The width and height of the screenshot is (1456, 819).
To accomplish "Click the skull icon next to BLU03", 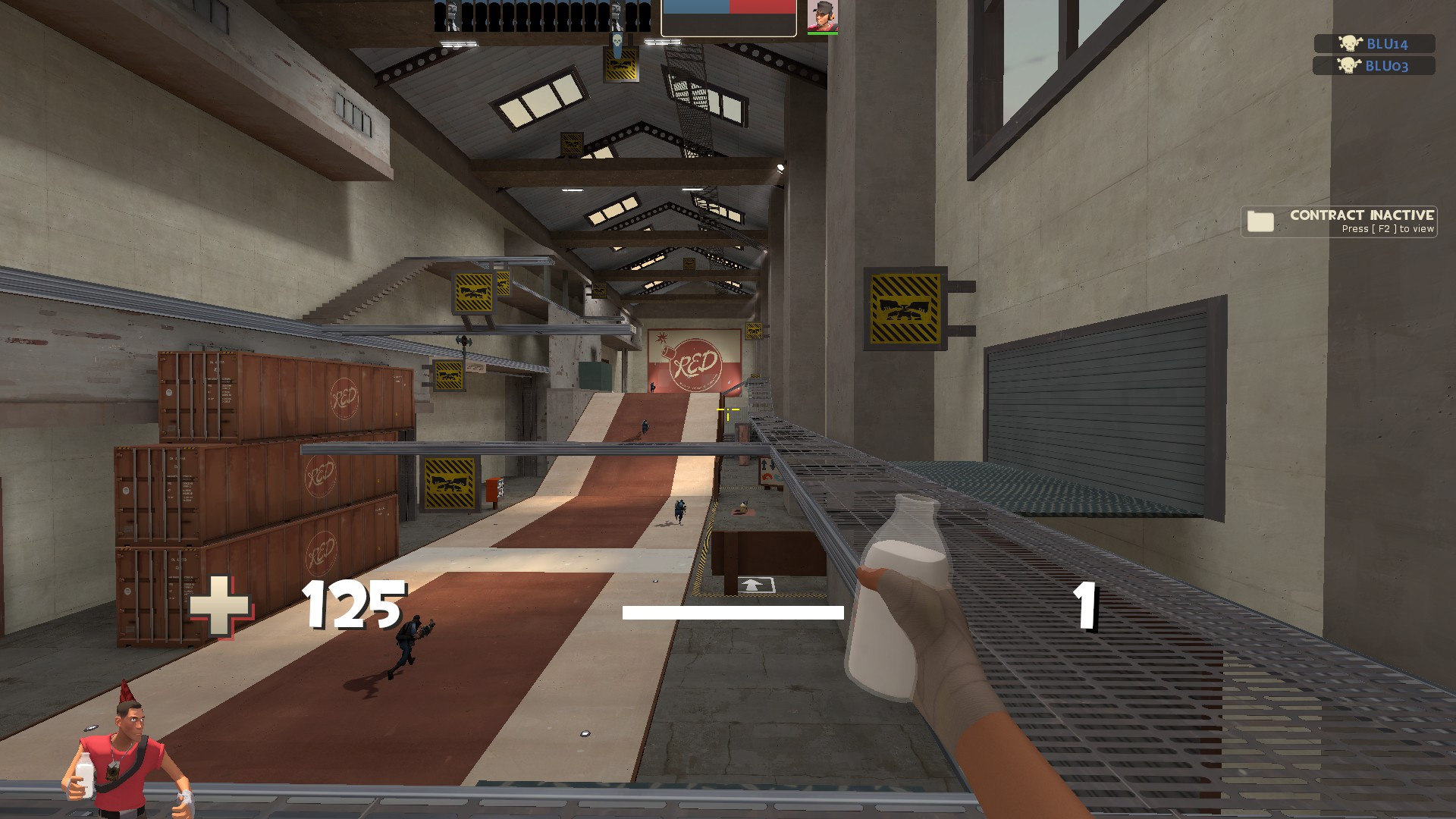I will point(1351,66).
